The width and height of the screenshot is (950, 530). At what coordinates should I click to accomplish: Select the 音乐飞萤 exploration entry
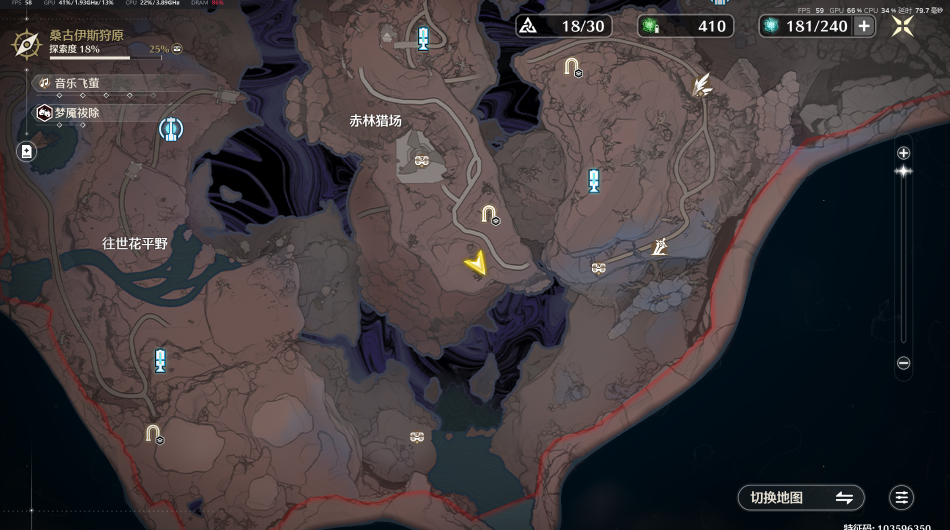tap(77, 83)
